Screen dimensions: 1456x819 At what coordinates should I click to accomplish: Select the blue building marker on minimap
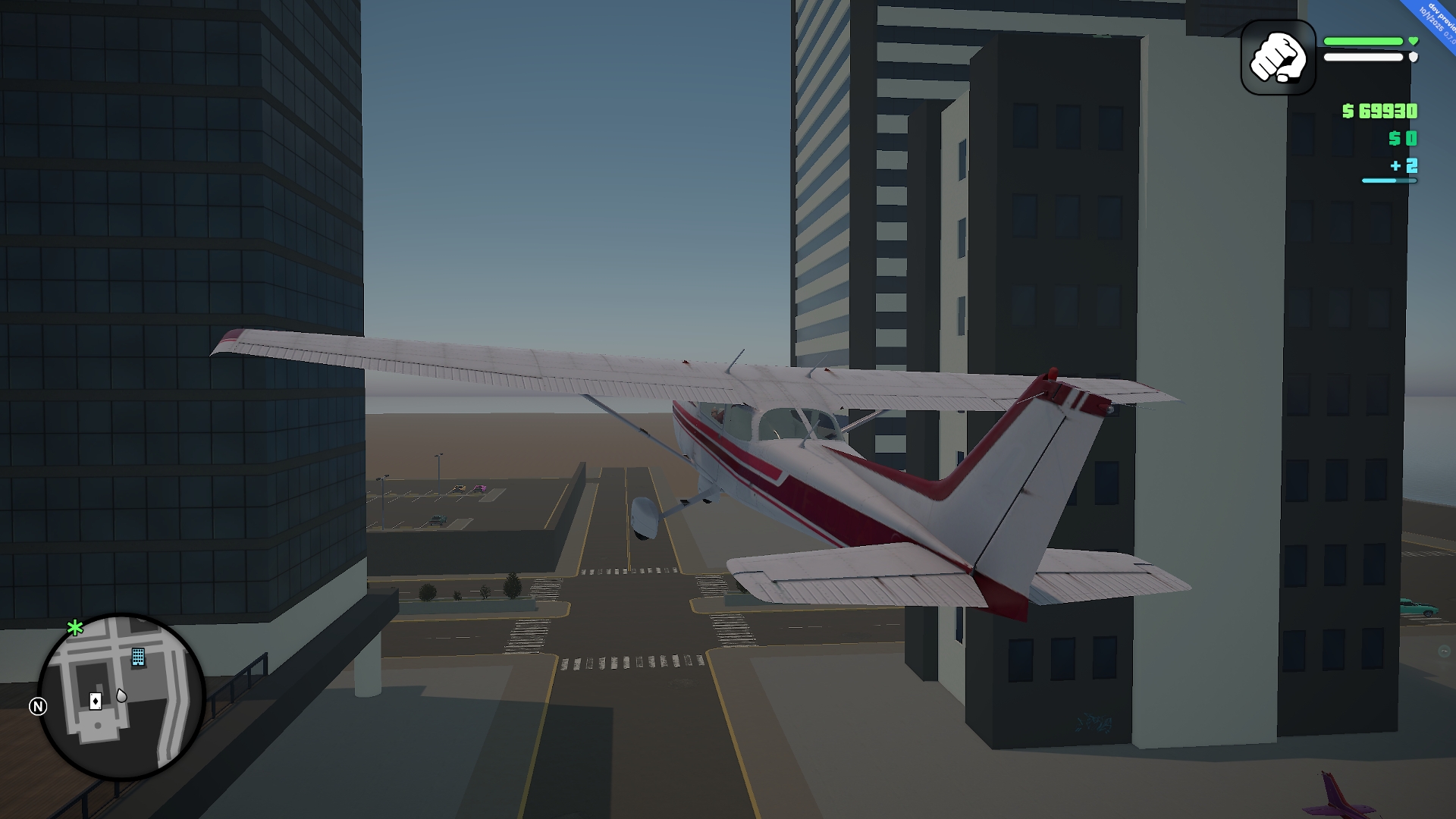(x=138, y=657)
